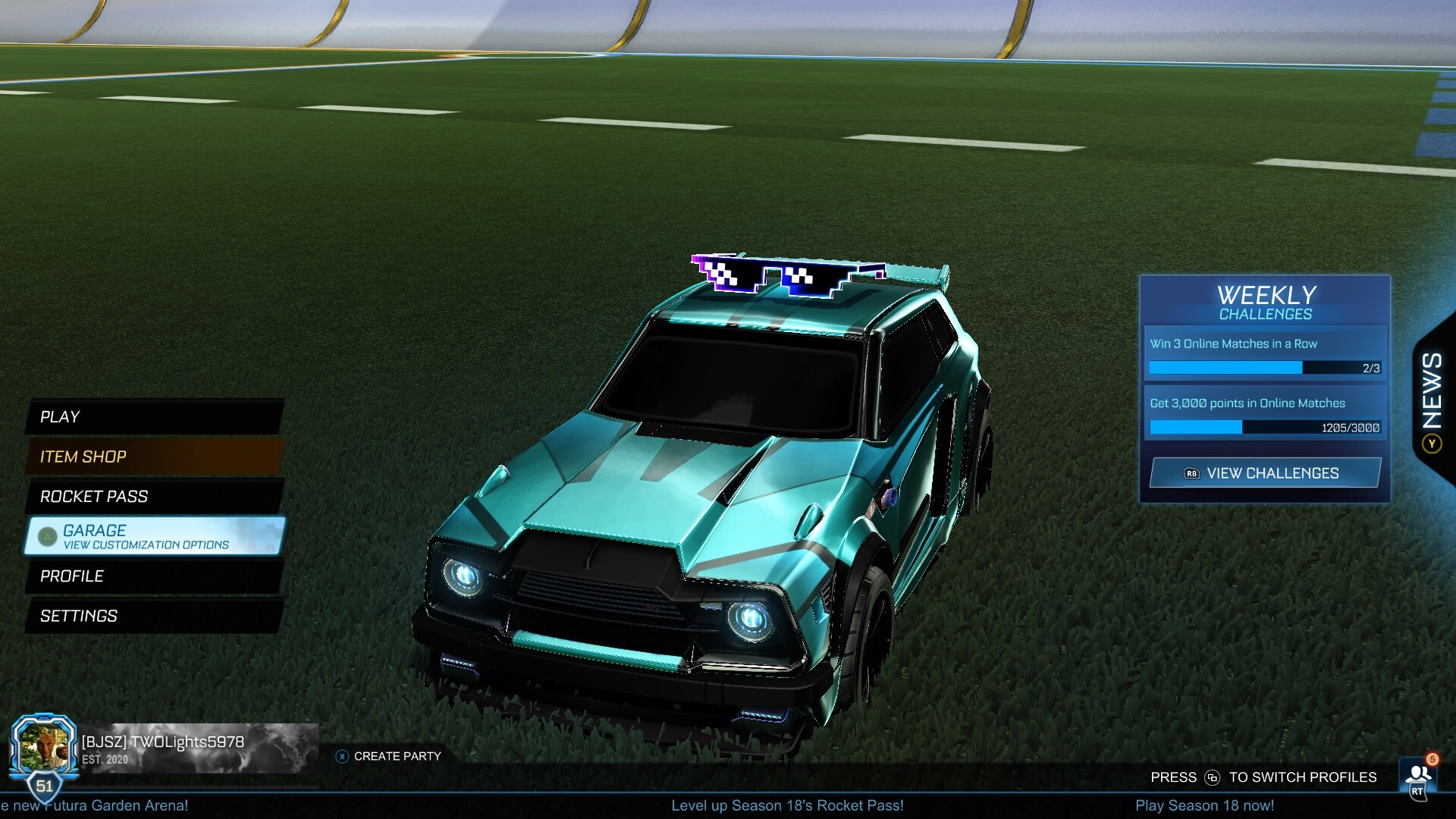1456x819 pixels.
Task: Click the VIEW CHALLENGES button
Action: [x=1265, y=472]
